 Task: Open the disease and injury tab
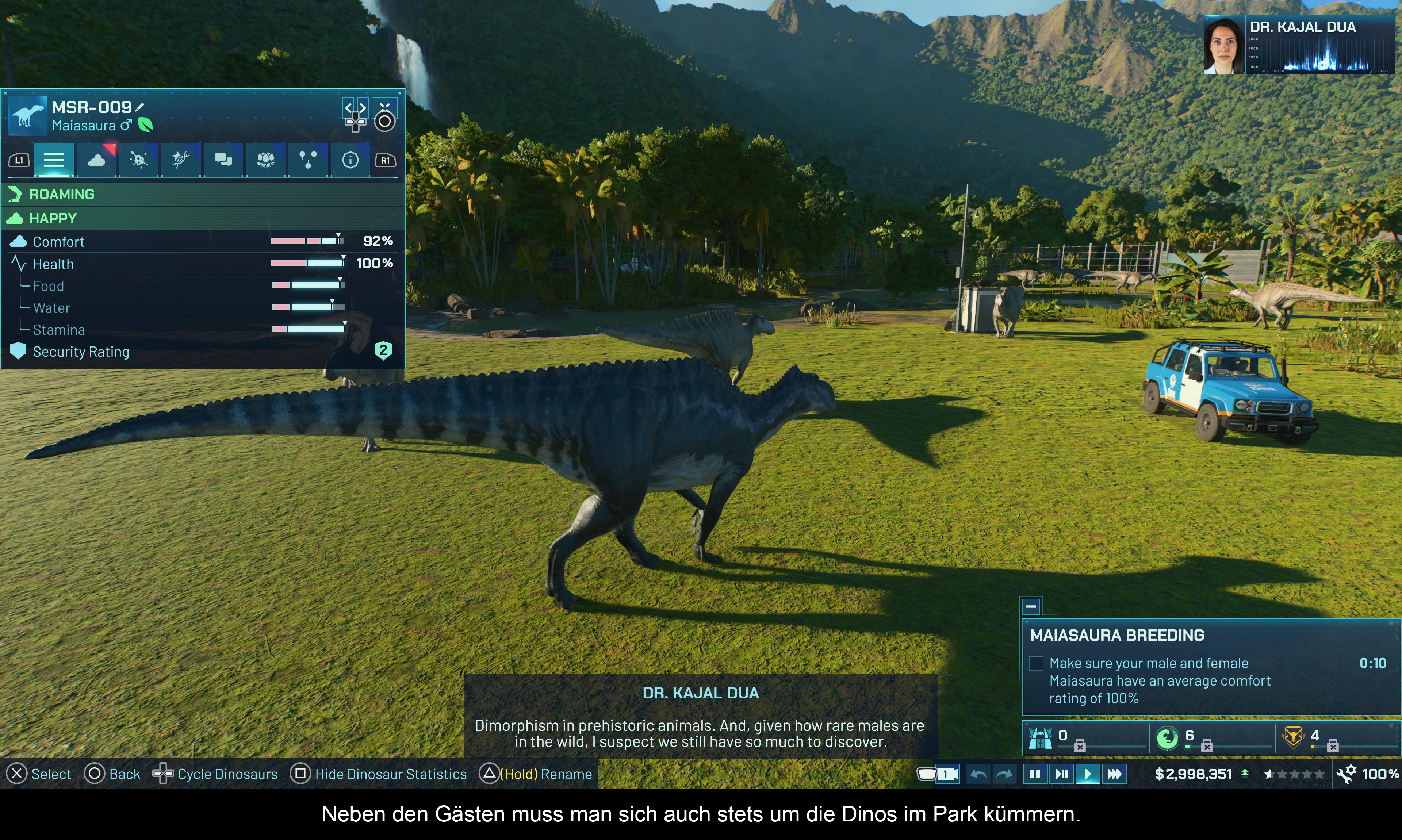click(139, 160)
